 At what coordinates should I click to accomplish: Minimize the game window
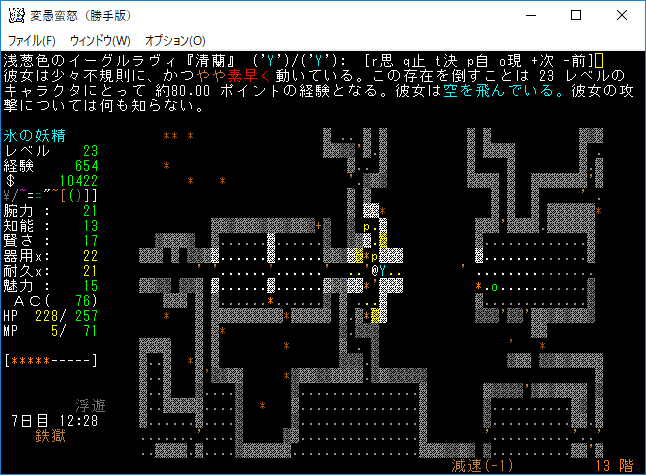point(529,15)
